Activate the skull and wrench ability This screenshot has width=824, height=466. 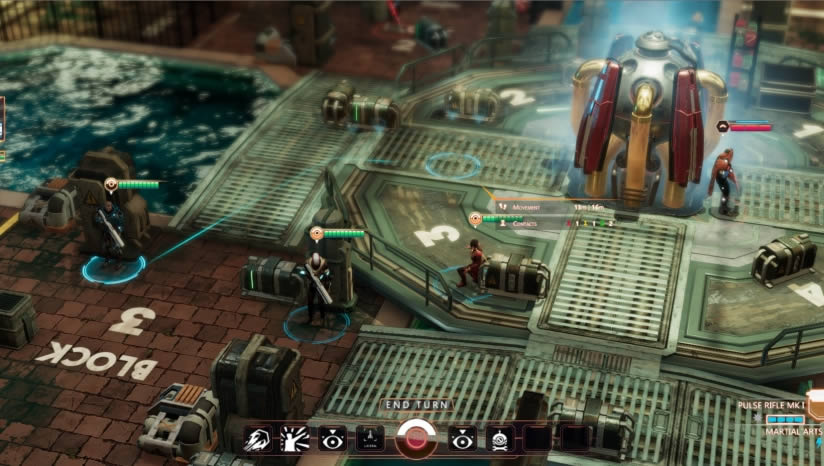(500, 439)
